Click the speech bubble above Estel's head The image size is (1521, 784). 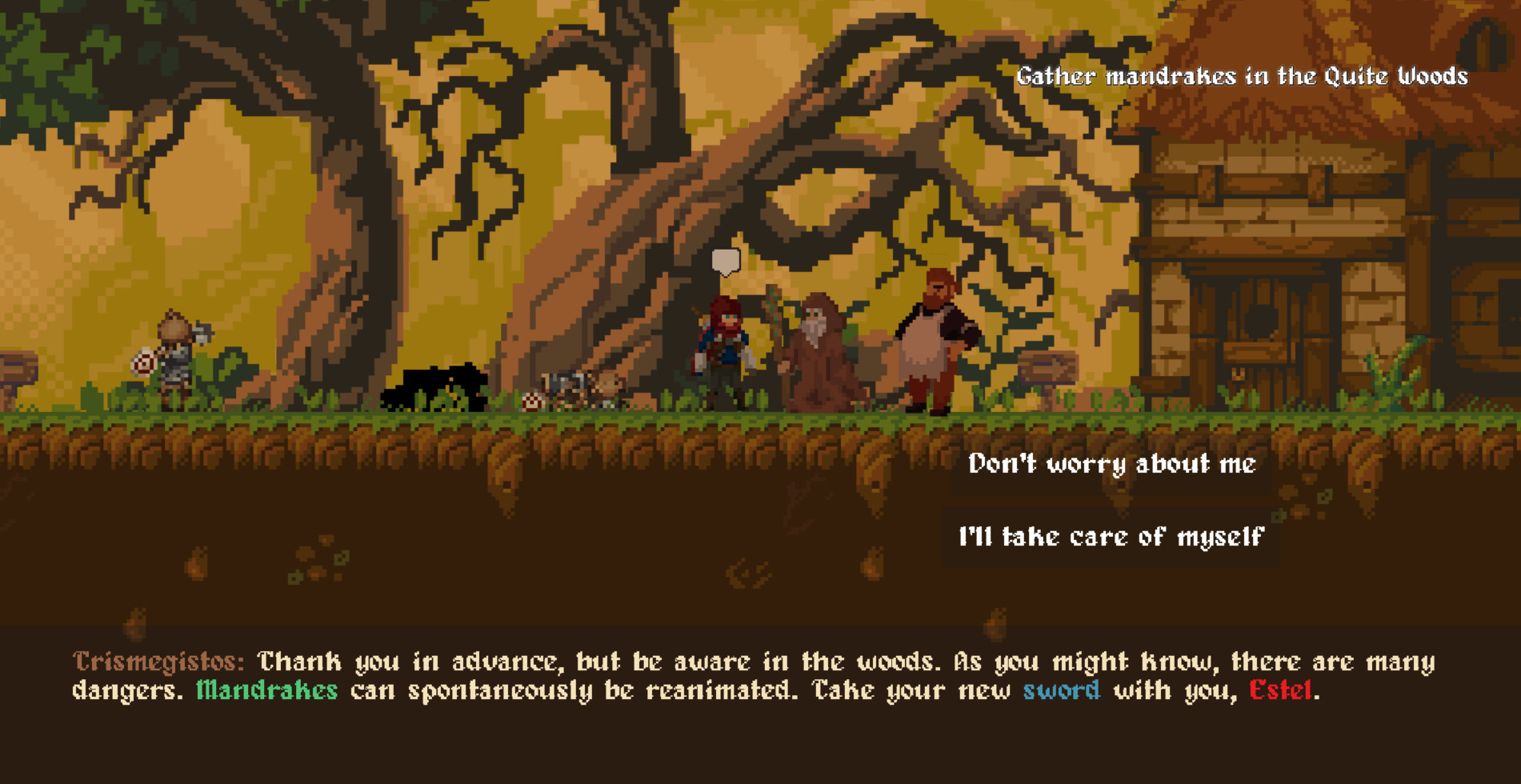tap(725, 261)
